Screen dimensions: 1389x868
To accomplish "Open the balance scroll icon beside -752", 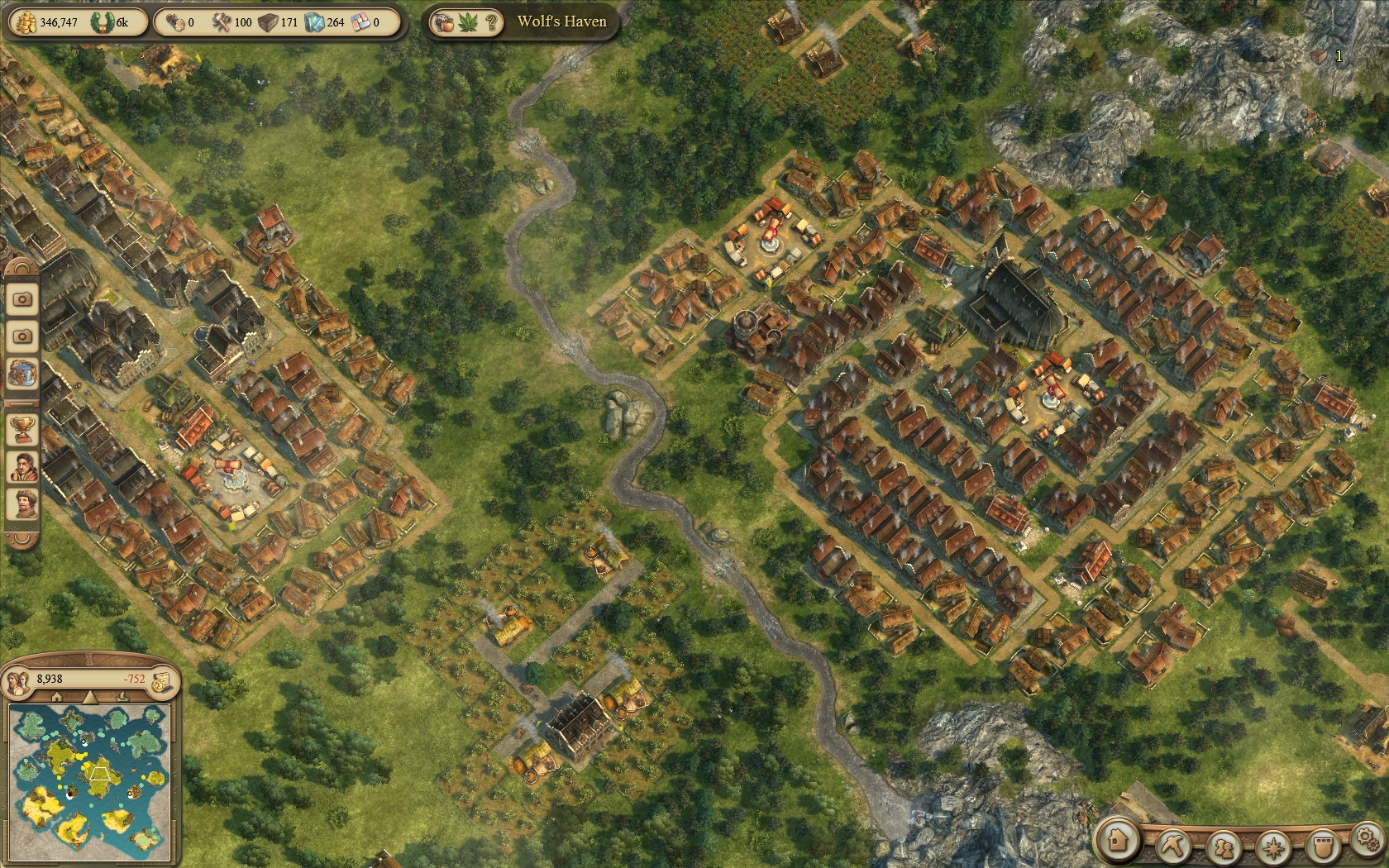I will (x=161, y=680).
